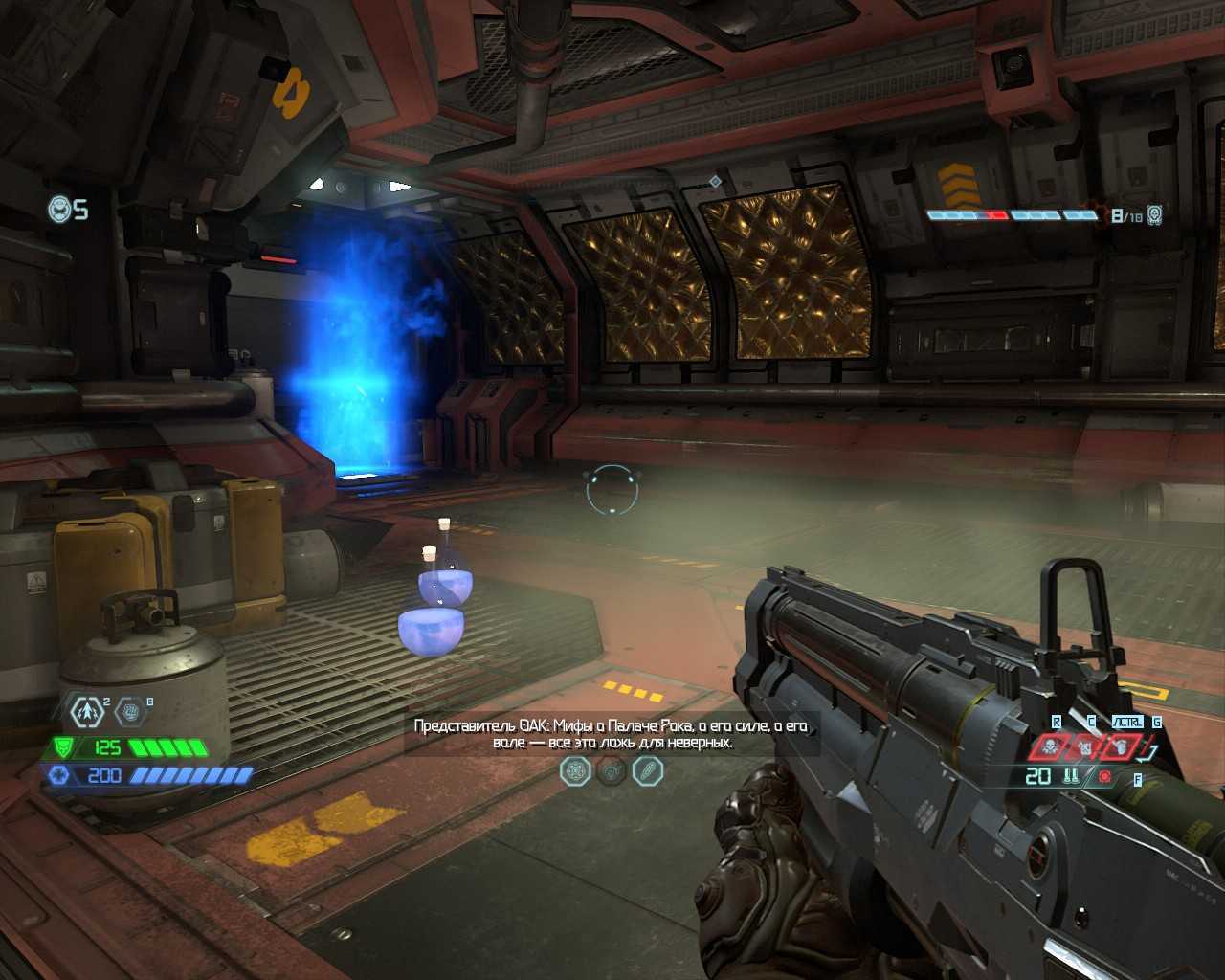Viewport: 1225px width, 980px height.
Task: Choose the right octagonal rune icon
Action: click(x=648, y=770)
